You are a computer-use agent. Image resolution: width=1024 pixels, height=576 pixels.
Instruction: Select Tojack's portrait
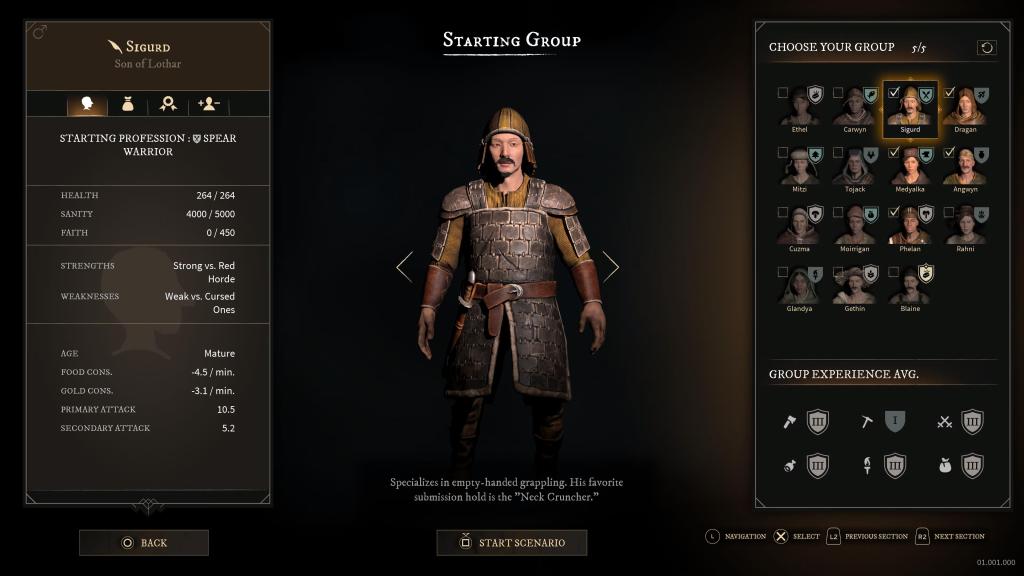(855, 166)
